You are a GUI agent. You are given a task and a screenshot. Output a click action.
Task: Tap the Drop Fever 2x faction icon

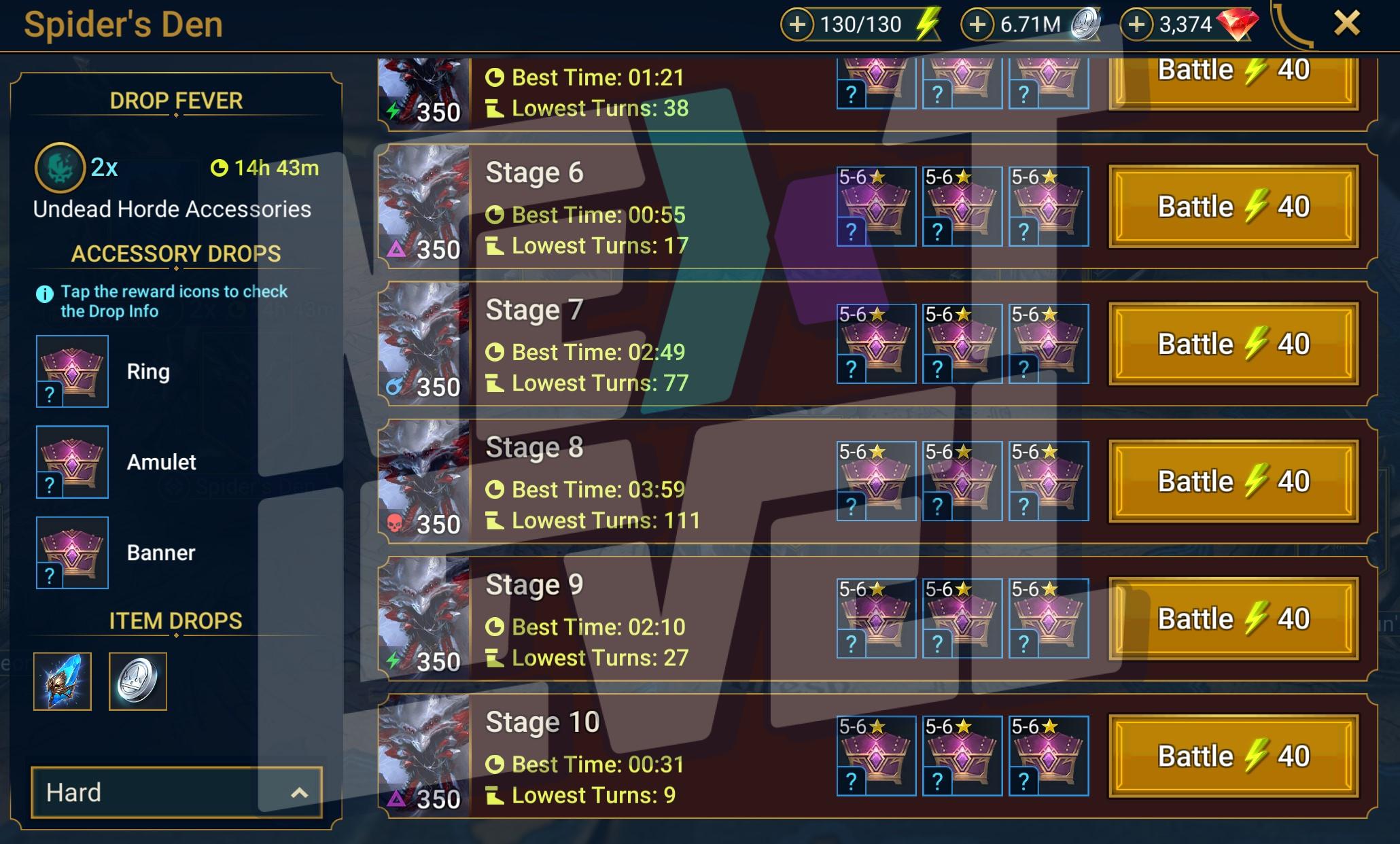point(60,167)
